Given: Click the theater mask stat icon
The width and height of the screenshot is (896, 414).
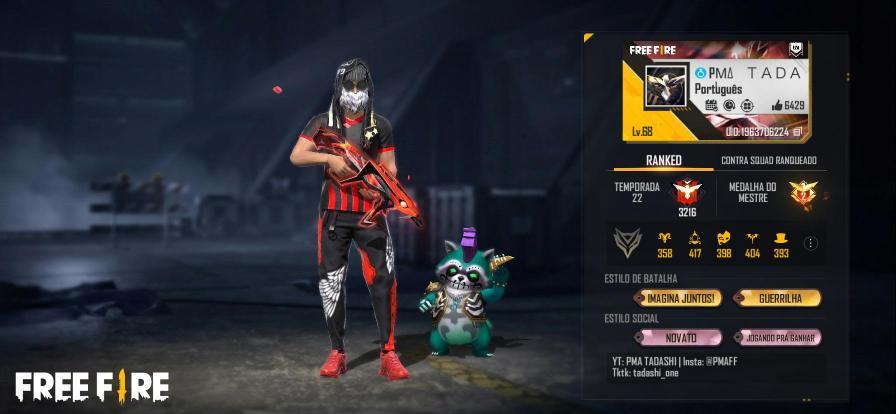Looking at the screenshot, I should (x=723, y=239).
